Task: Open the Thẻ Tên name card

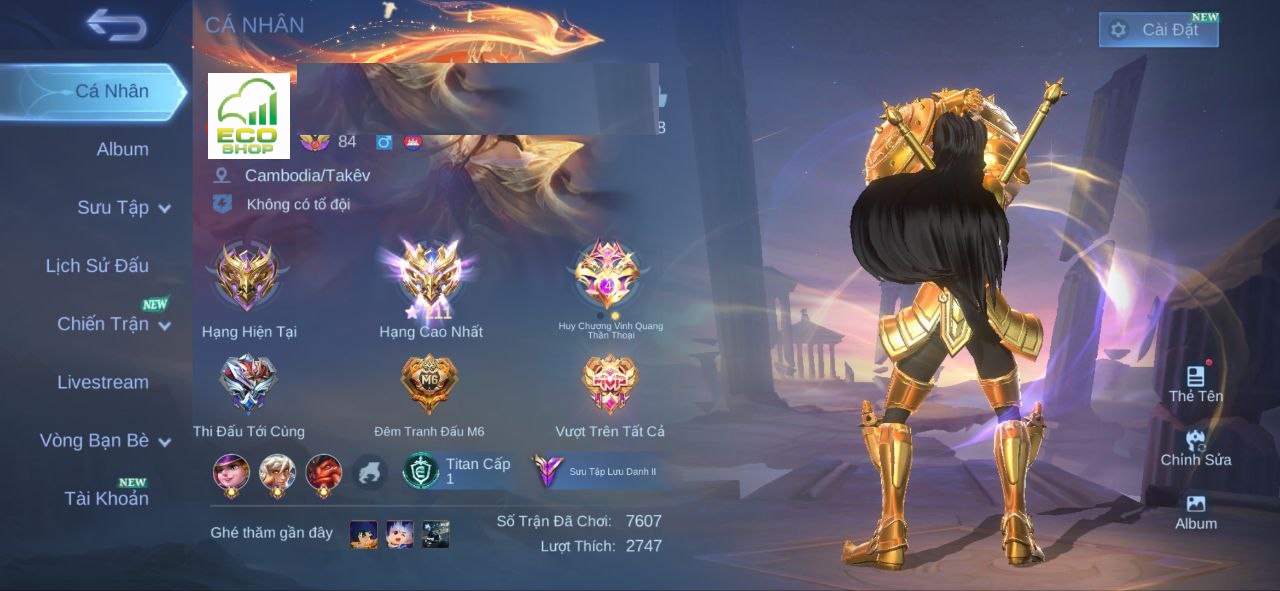Action: [x=1195, y=381]
